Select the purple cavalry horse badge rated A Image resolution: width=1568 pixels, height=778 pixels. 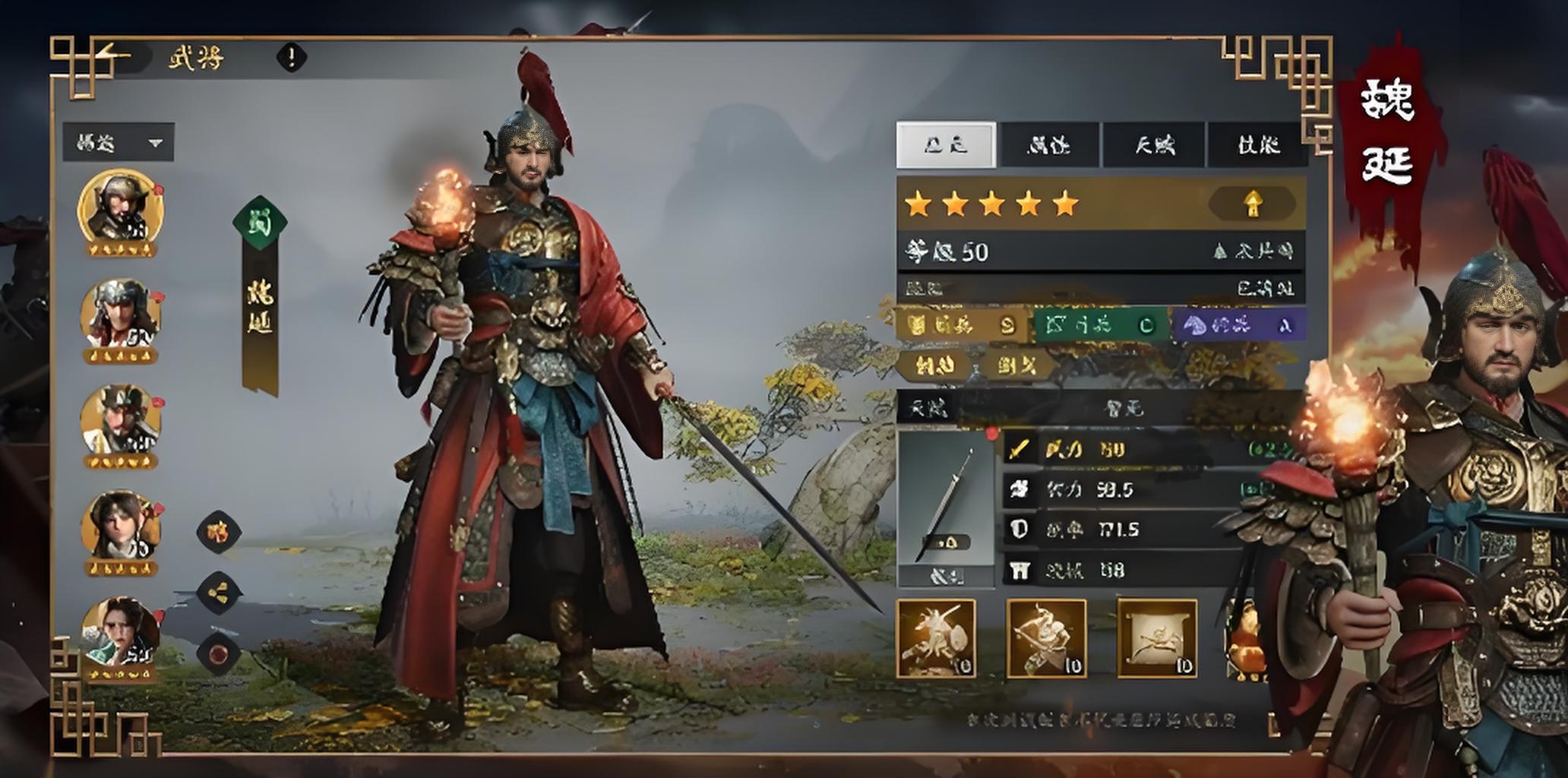[1238, 325]
